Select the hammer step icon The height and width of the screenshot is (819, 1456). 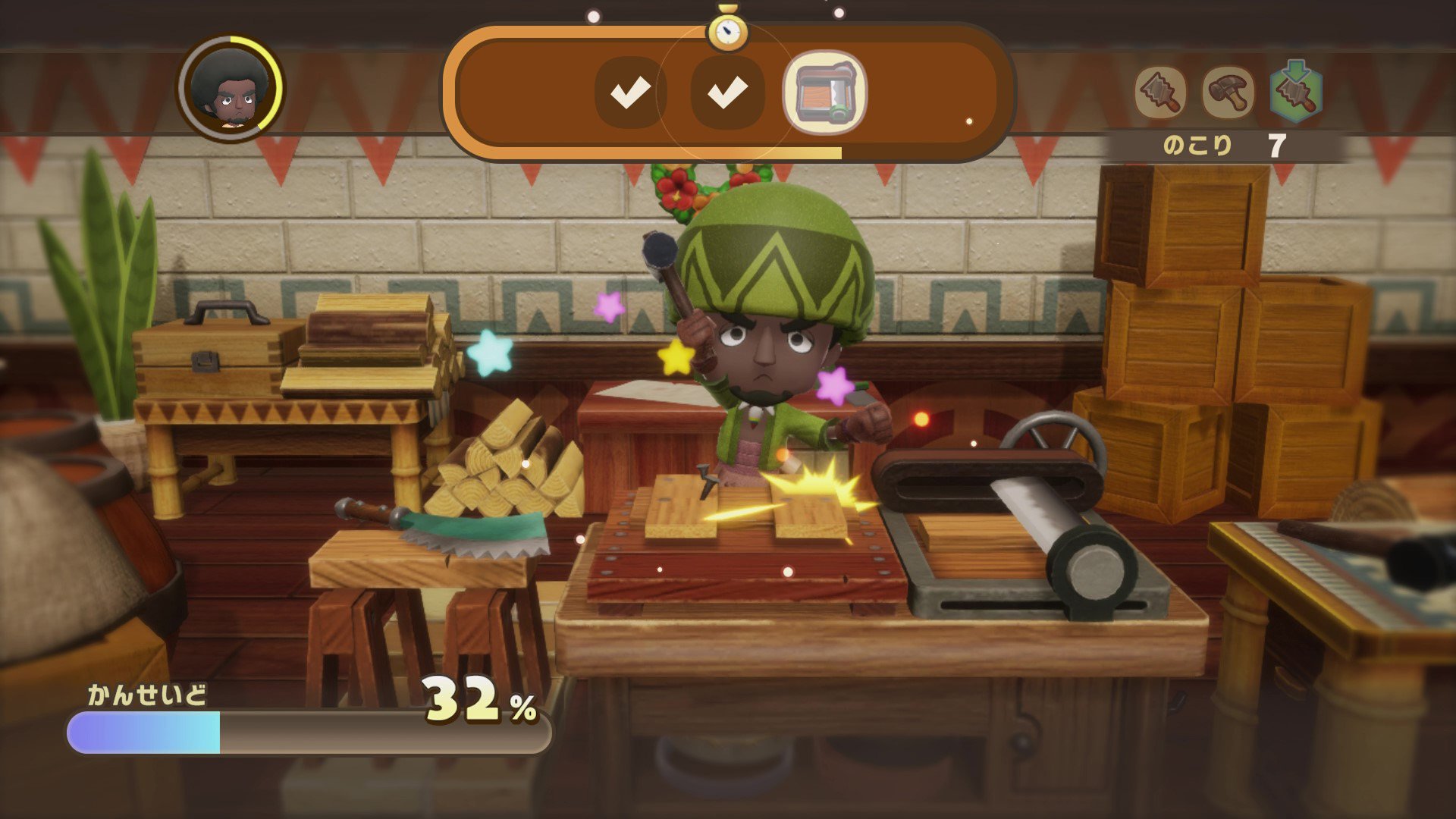pos(1228,93)
